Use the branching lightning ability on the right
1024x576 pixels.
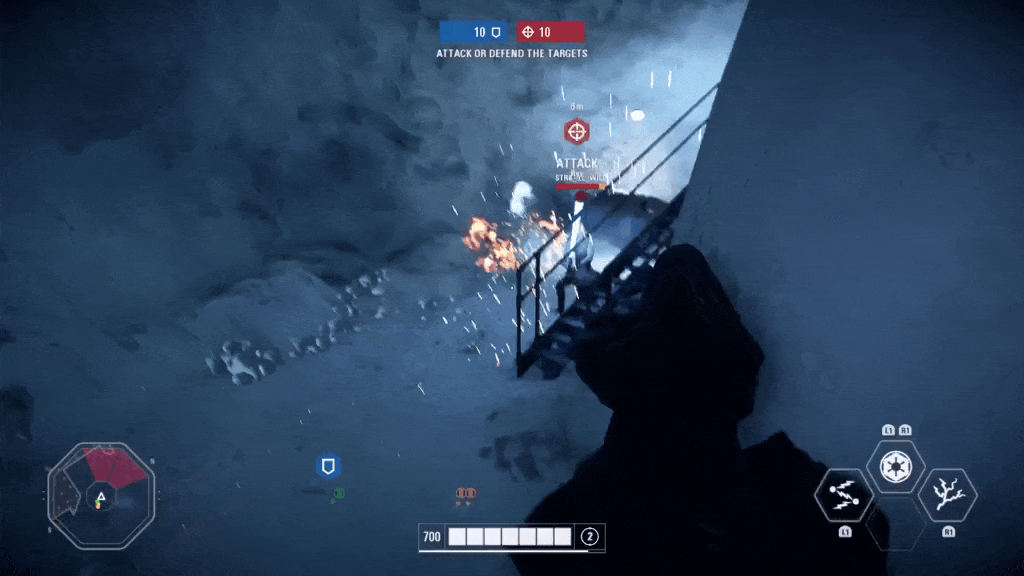coord(946,495)
